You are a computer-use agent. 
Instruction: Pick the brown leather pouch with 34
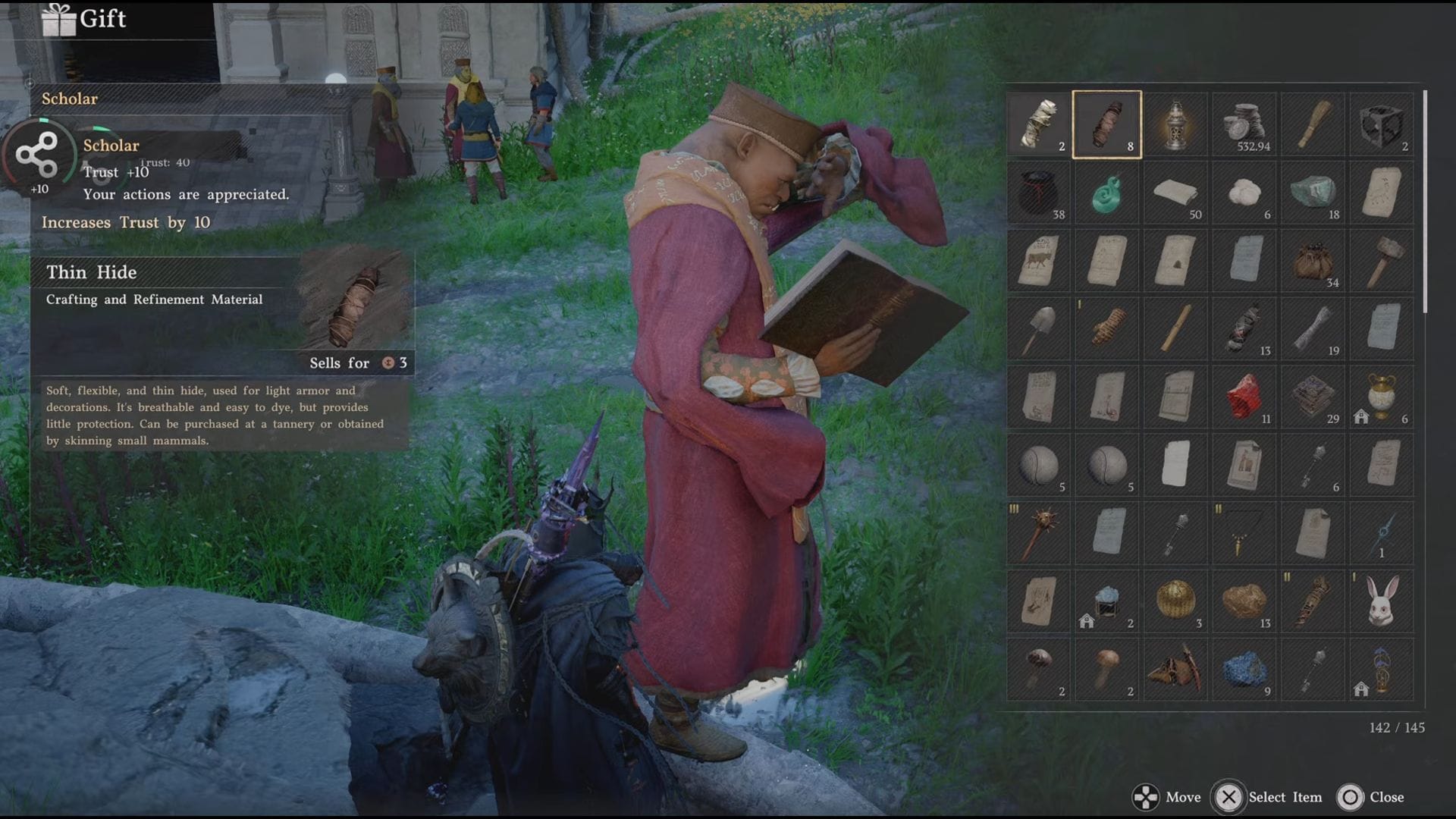pos(1313,261)
